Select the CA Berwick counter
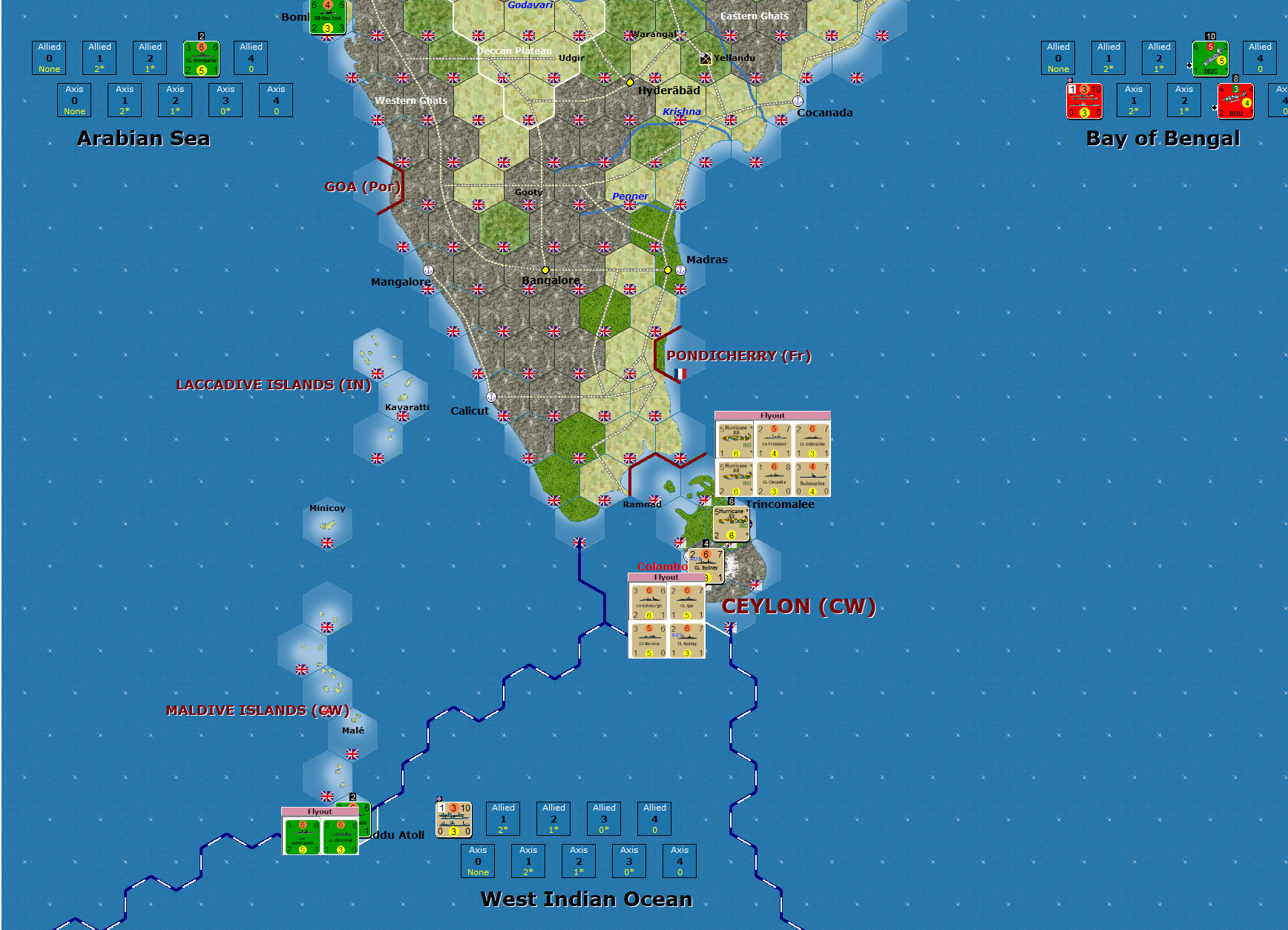The height and width of the screenshot is (930, 1288). (x=649, y=640)
